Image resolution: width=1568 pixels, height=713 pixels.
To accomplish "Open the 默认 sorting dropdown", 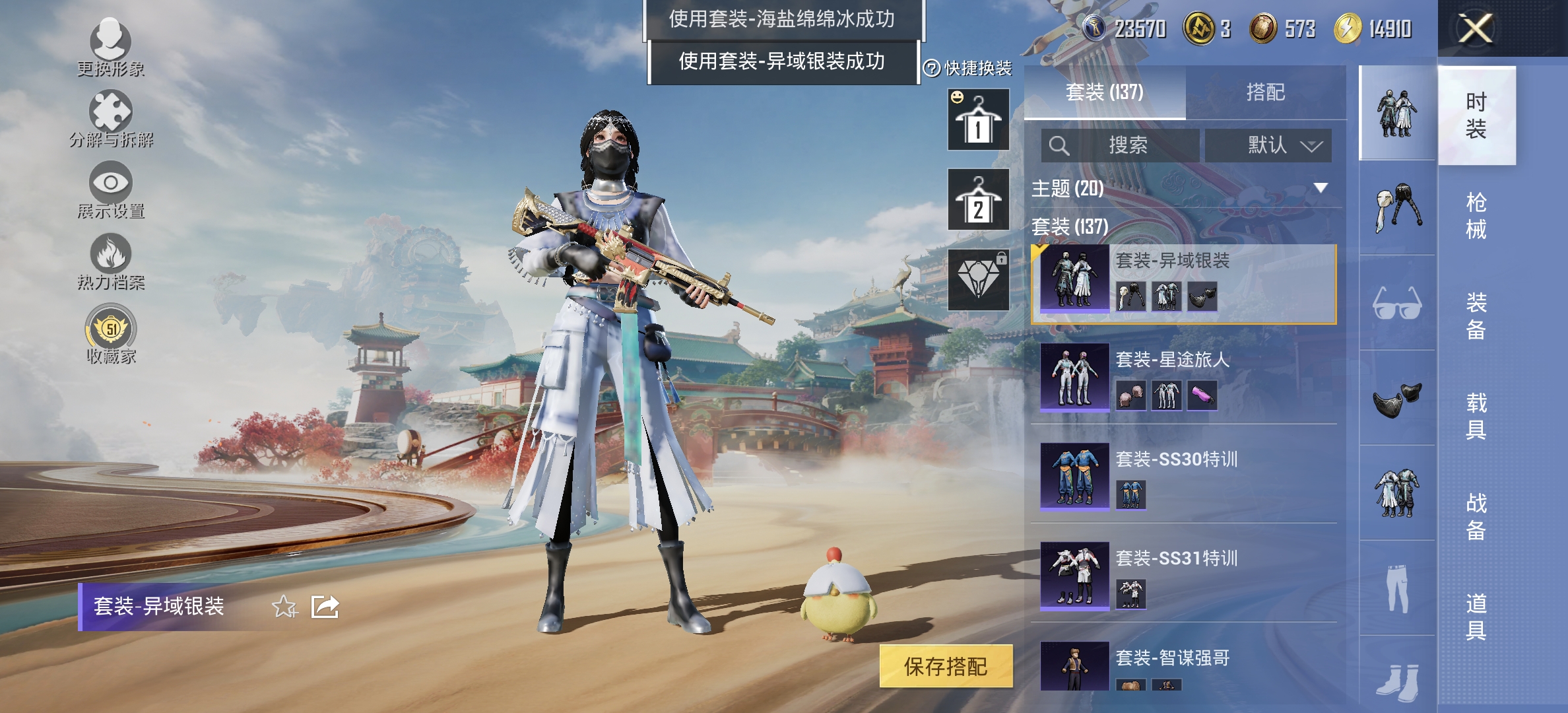I will (x=1267, y=146).
